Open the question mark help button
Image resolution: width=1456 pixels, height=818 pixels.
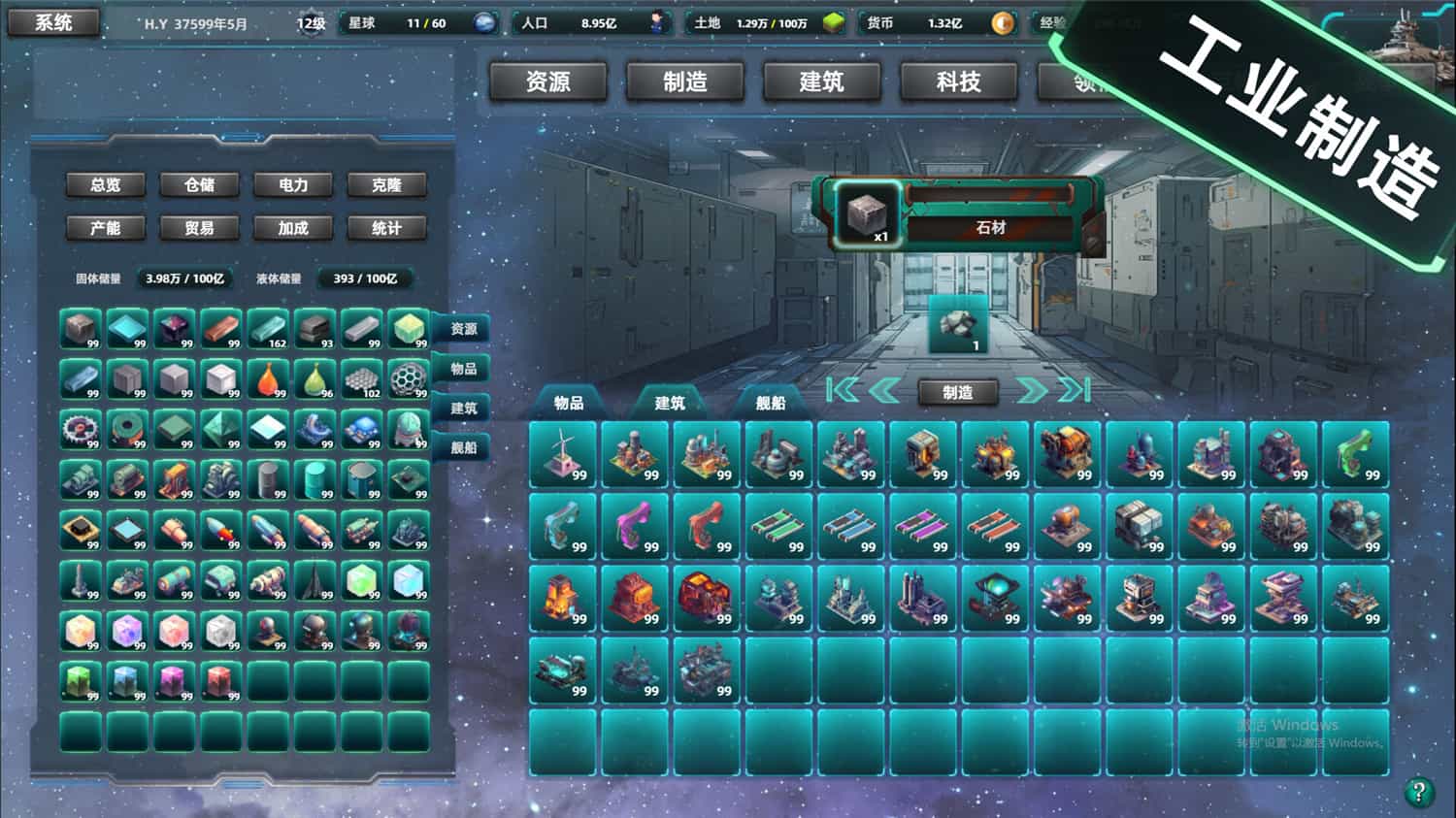[x=1418, y=792]
